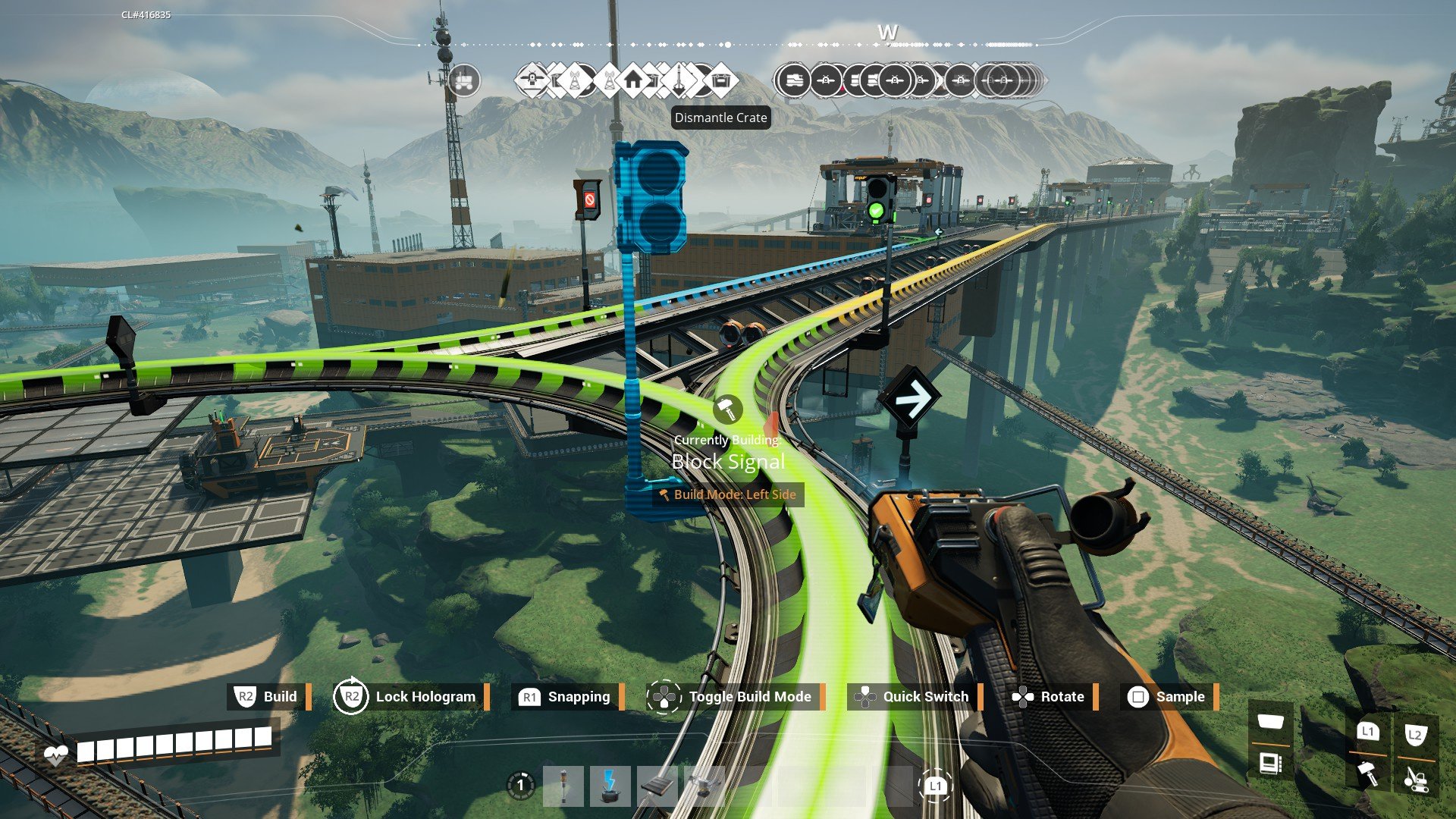The width and height of the screenshot is (1456, 819).
Task: Open the build menu hammer icon
Action: pyautogui.click(x=1367, y=773)
